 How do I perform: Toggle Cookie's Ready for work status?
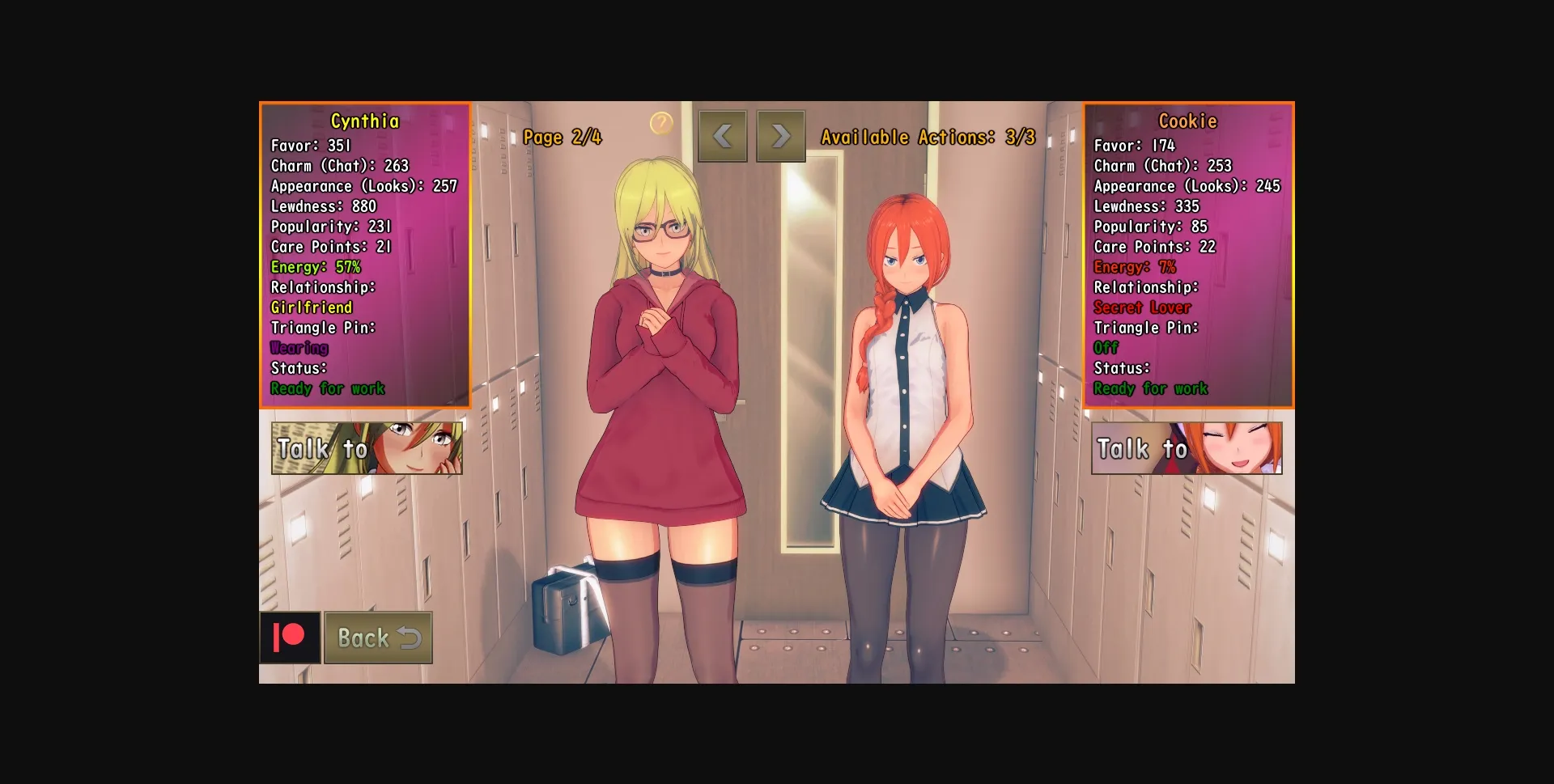click(1151, 388)
